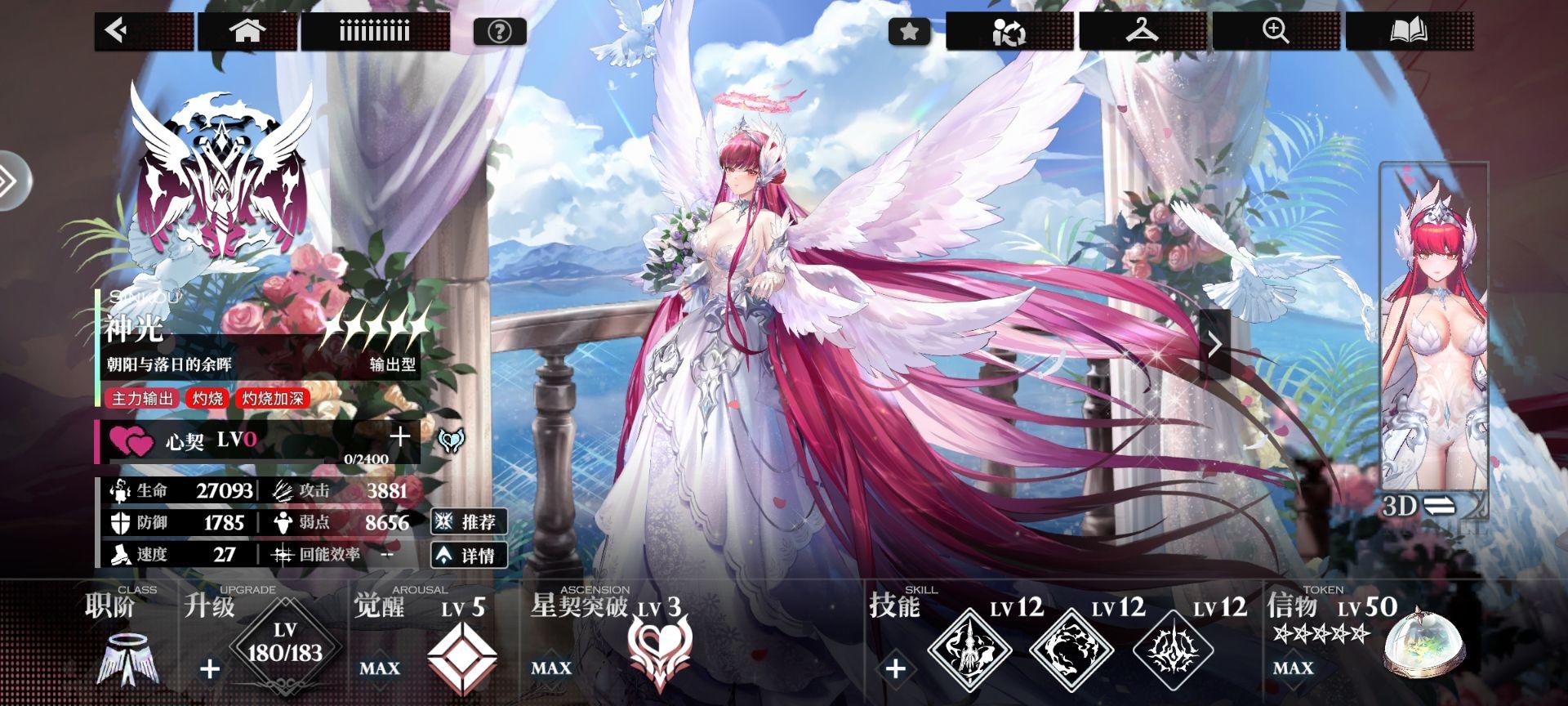Click the 推荐 recommend button
The height and width of the screenshot is (706, 1568).
click(x=470, y=523)
